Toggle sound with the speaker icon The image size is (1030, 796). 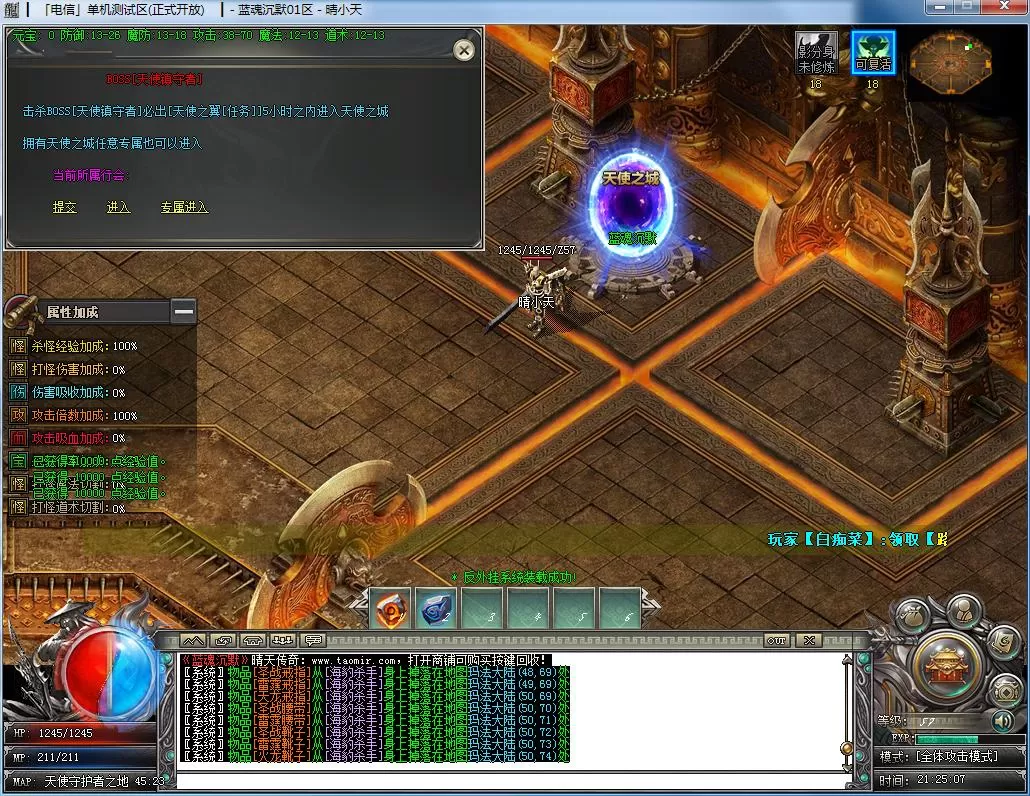1002,720
